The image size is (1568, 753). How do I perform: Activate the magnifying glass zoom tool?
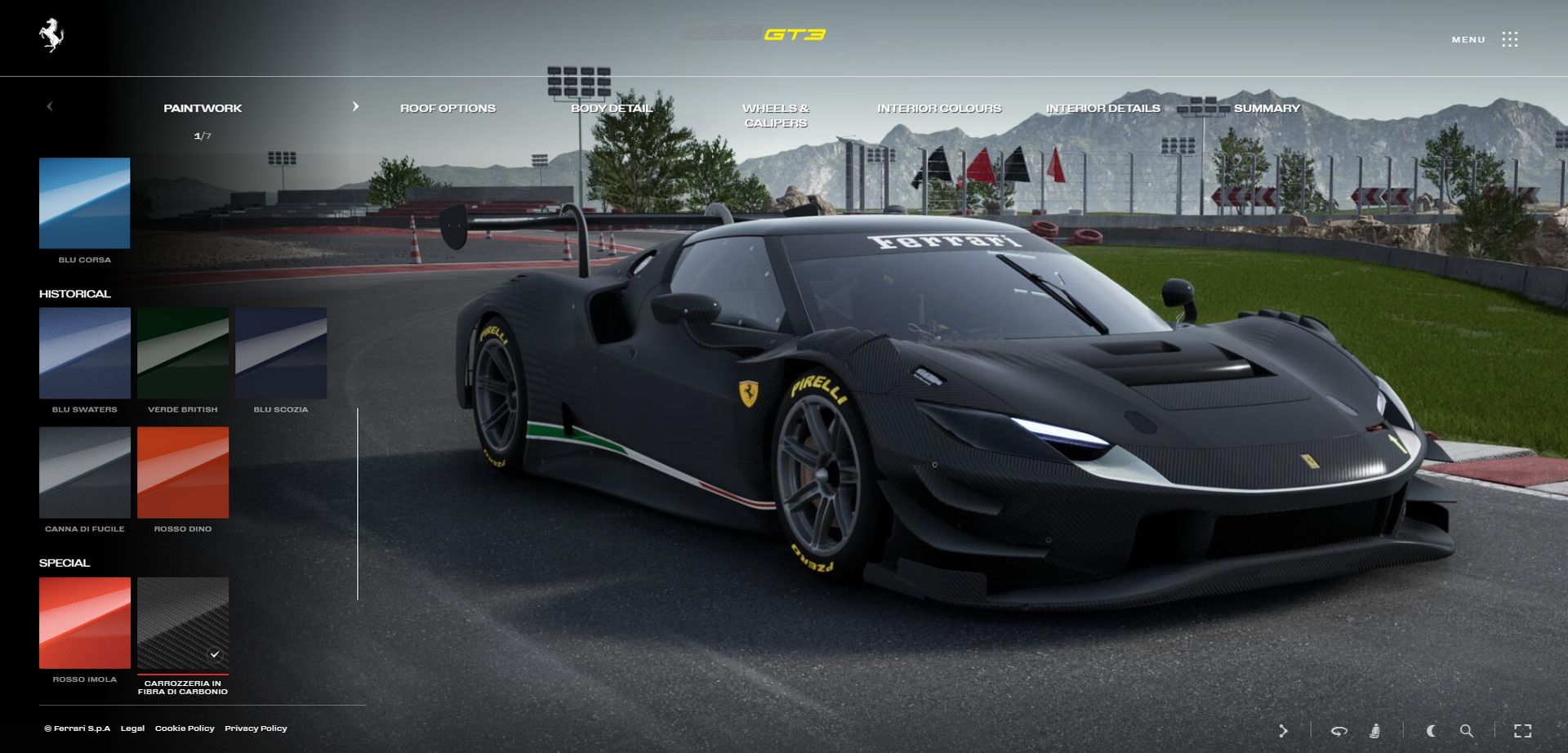1467,731
